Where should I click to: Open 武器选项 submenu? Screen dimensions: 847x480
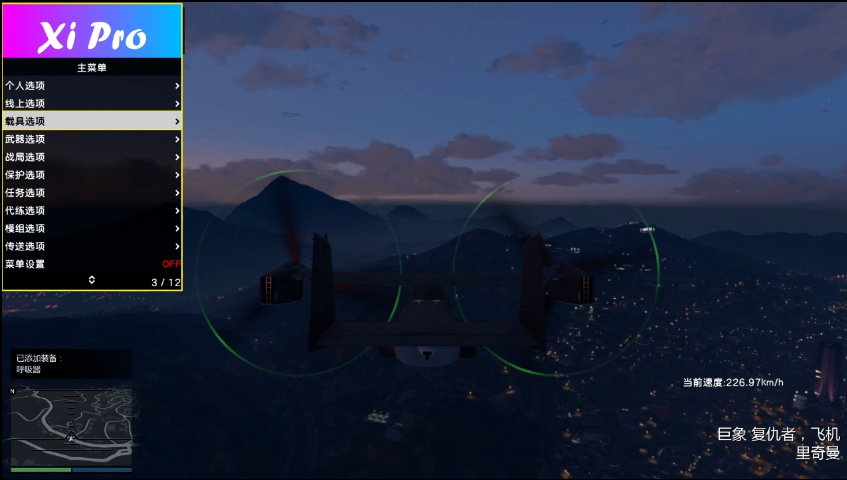point(92,139)
